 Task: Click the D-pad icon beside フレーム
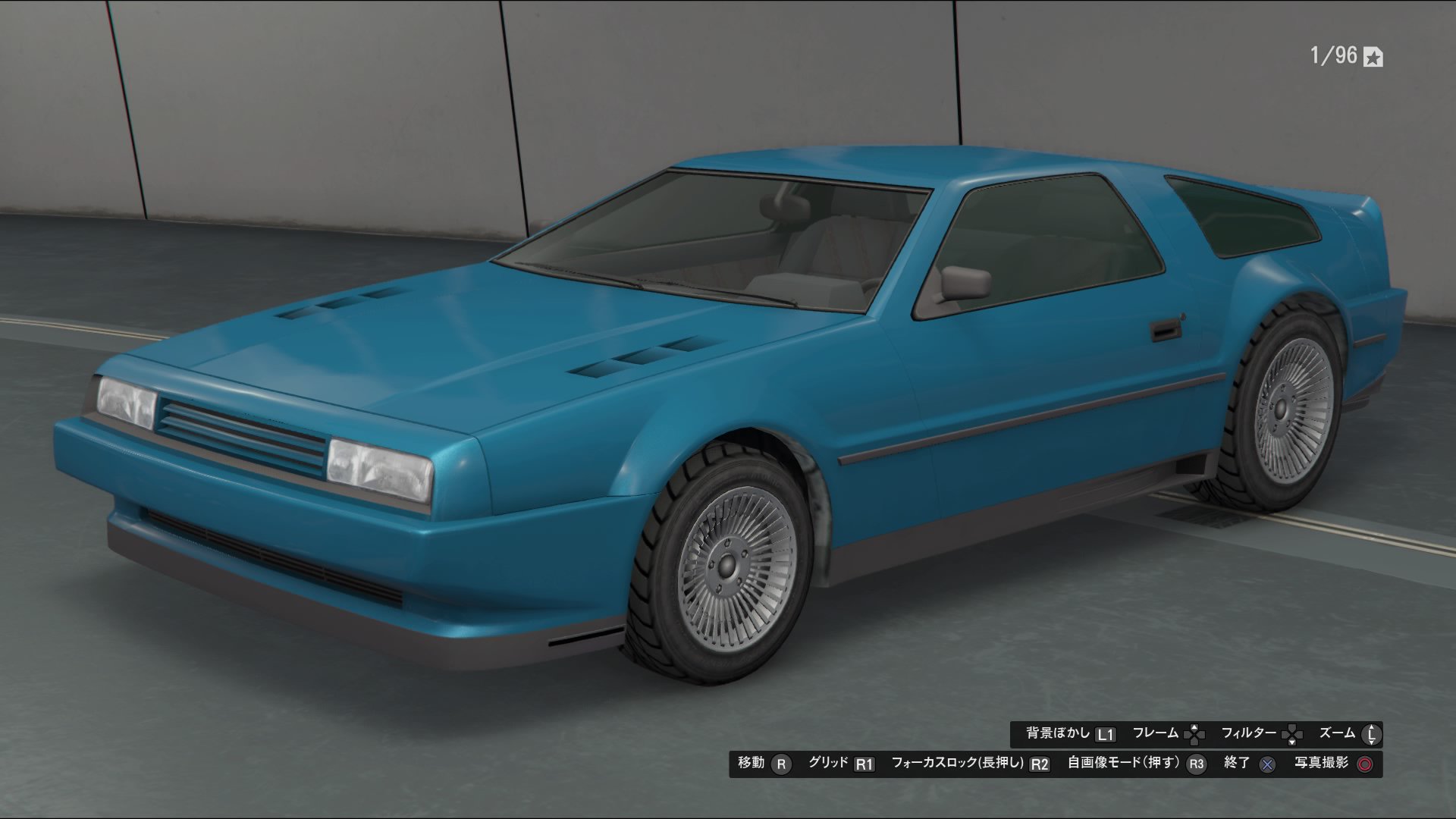pyautogui.click(x=1194, y=733)
